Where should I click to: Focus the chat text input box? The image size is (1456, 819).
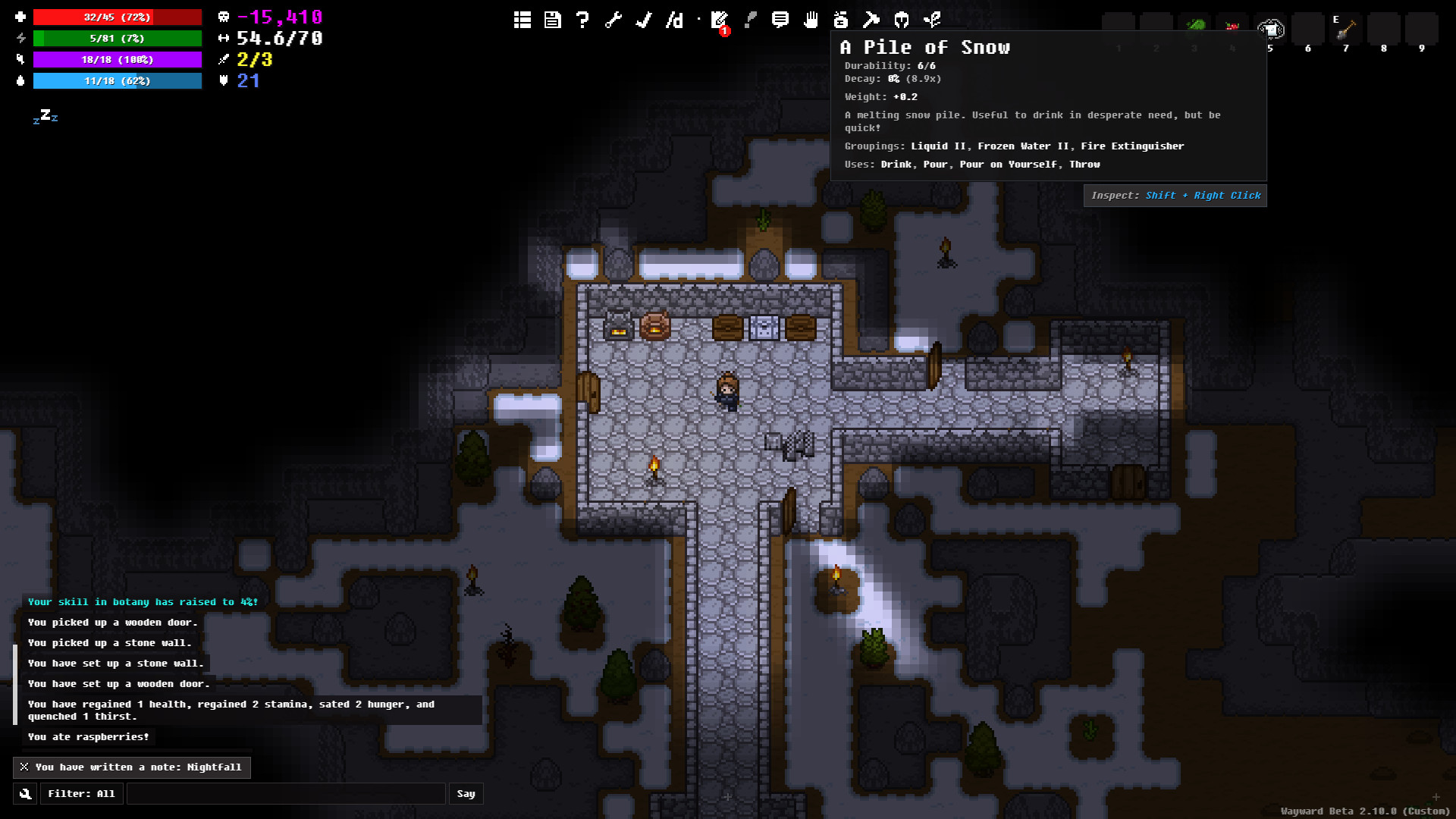[286, 794]
